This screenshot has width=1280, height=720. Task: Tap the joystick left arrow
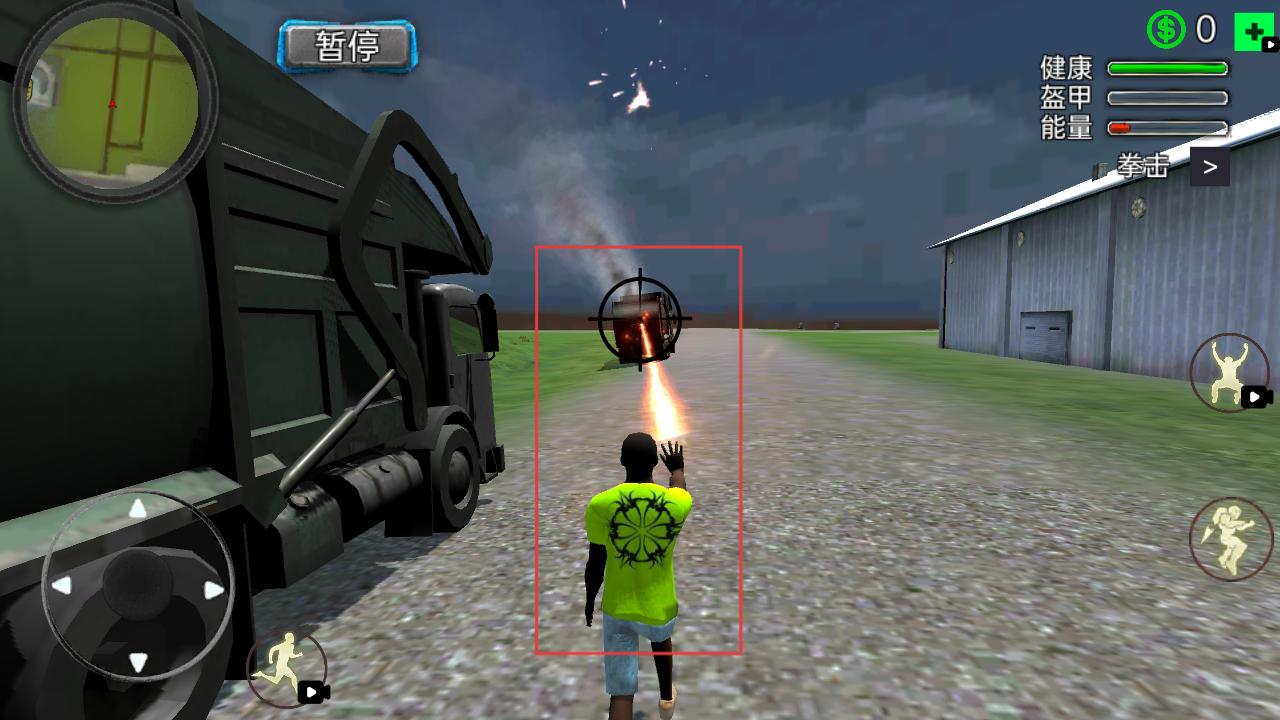pyautogui.click(x=62, y=586)
